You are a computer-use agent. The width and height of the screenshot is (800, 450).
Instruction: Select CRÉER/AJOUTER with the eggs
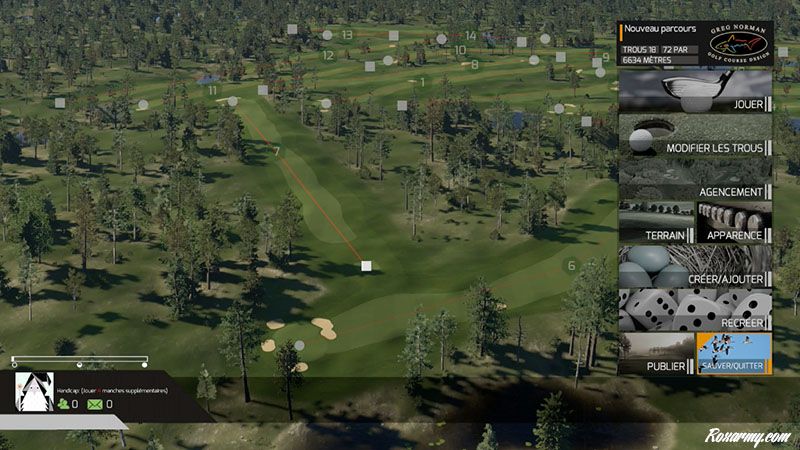(695, 266)
